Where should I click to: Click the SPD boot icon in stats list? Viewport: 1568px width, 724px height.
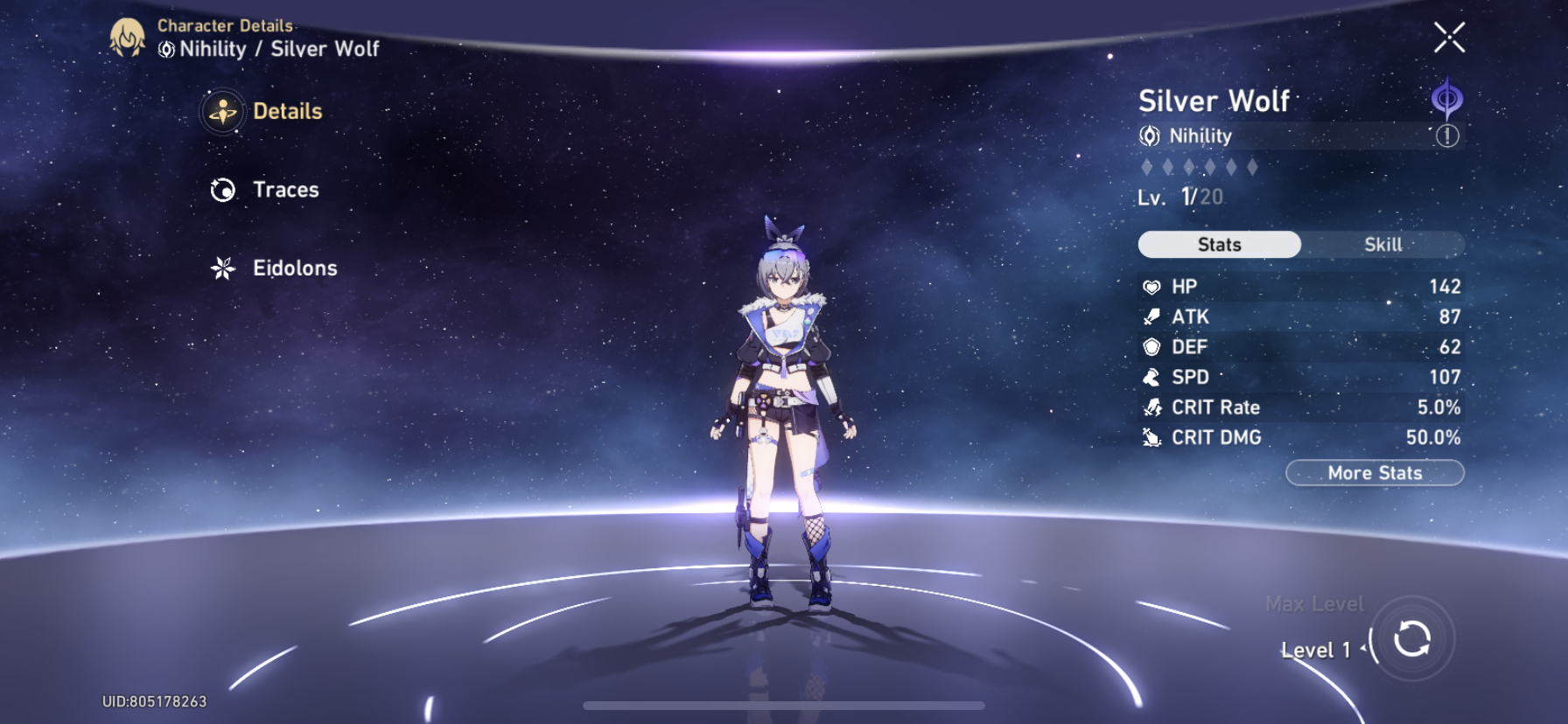pyautogui.click(x=1153, y=377)
